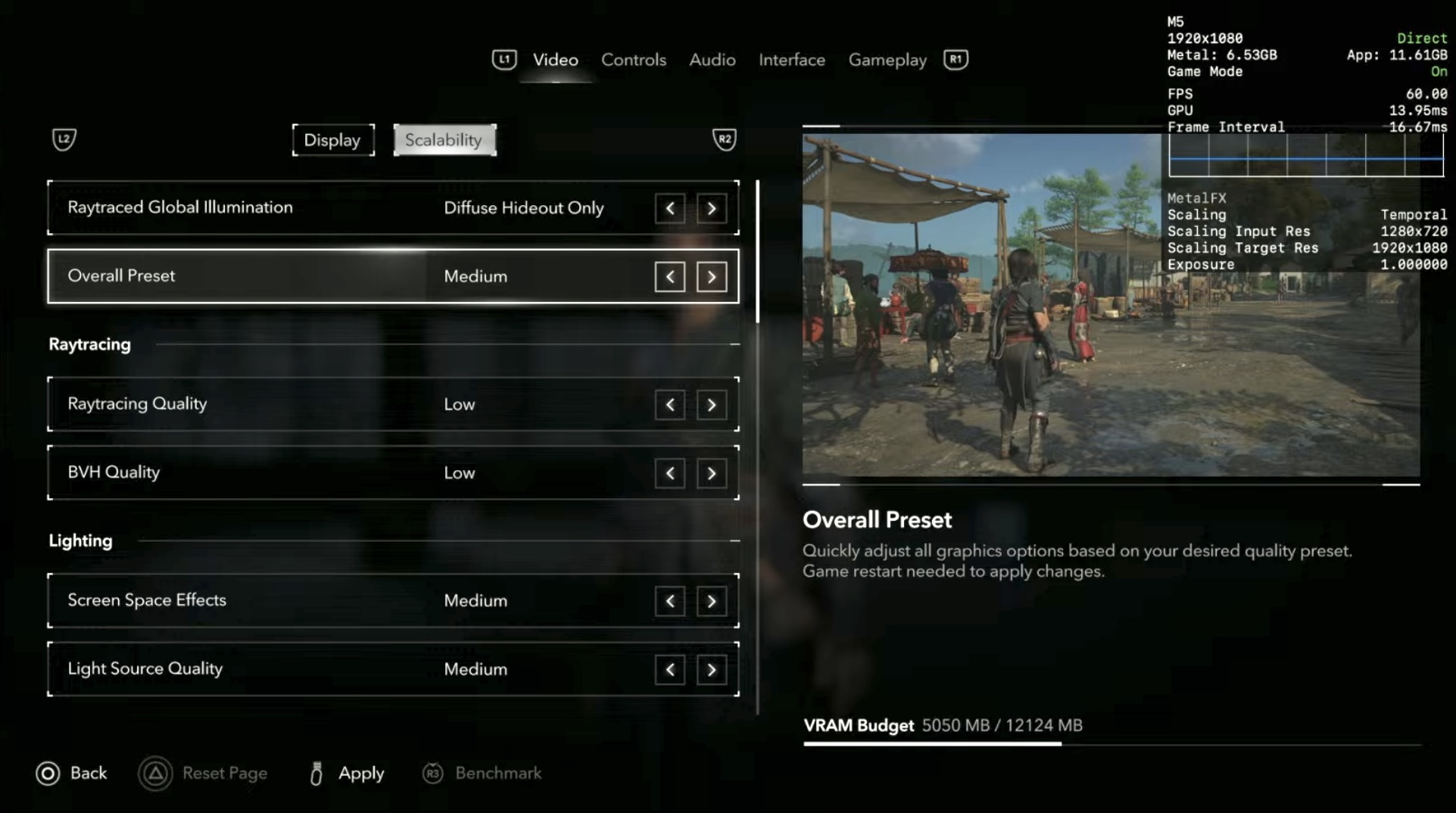Decrease Raytracing Quality using left arrow
The image size is (1456, 813).
click(x=670, y=405)
